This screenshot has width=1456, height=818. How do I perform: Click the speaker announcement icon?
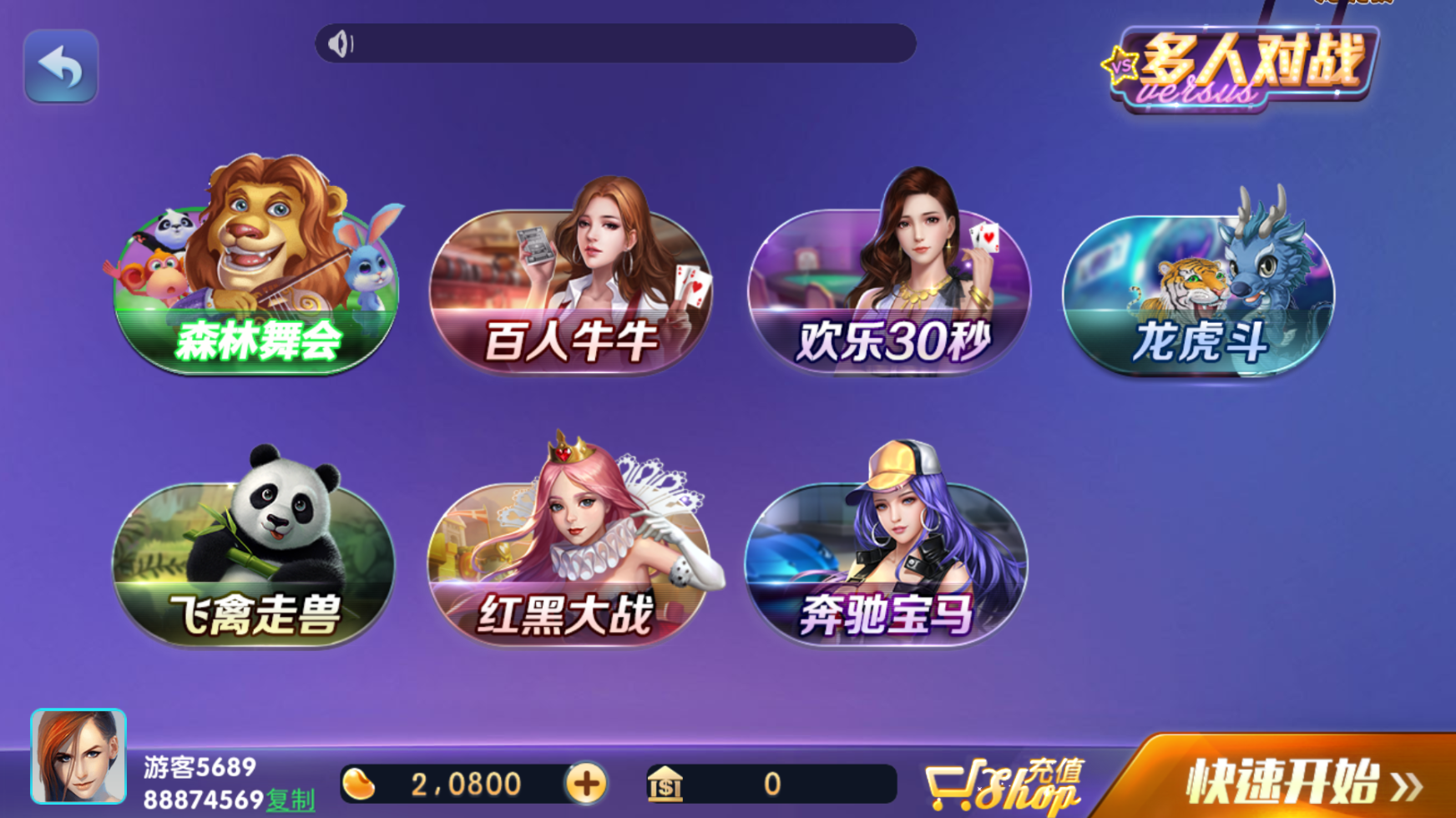click(x=340, y=43)
